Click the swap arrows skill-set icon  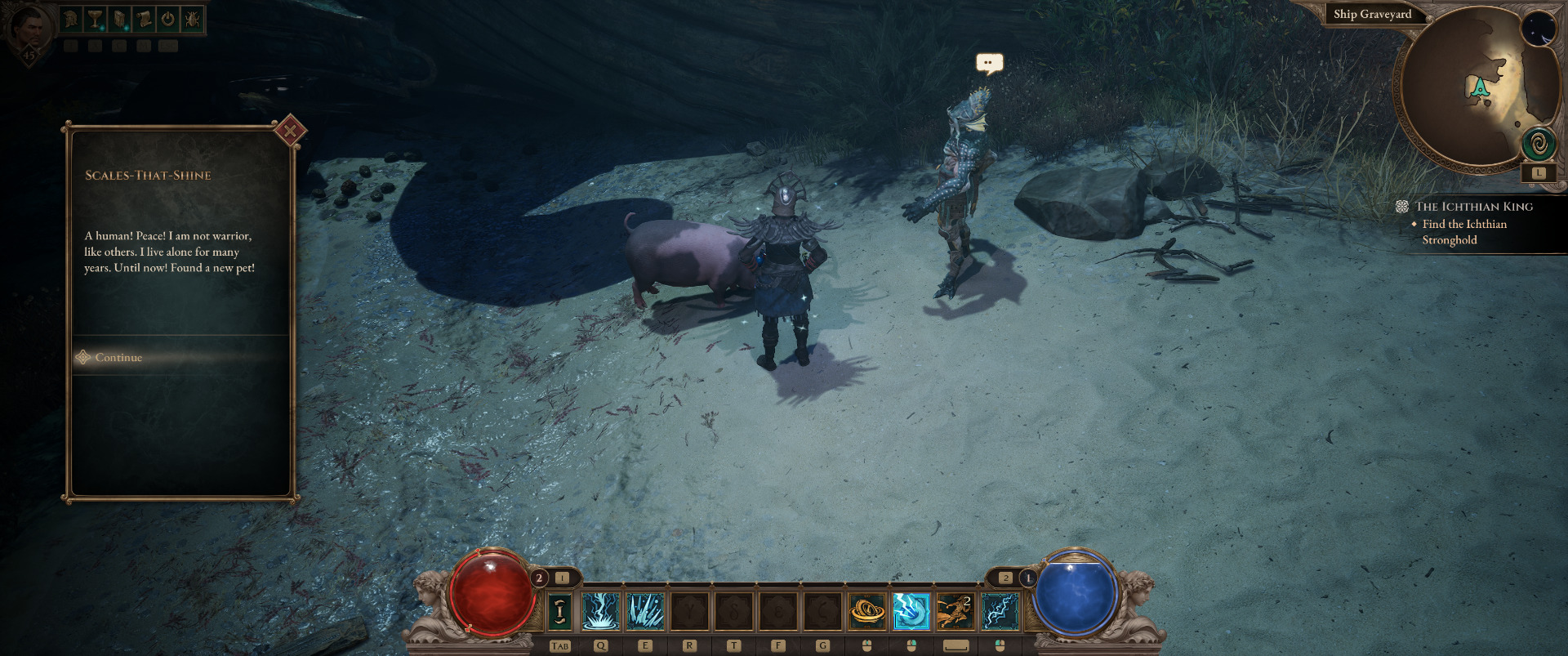point(559,611)
